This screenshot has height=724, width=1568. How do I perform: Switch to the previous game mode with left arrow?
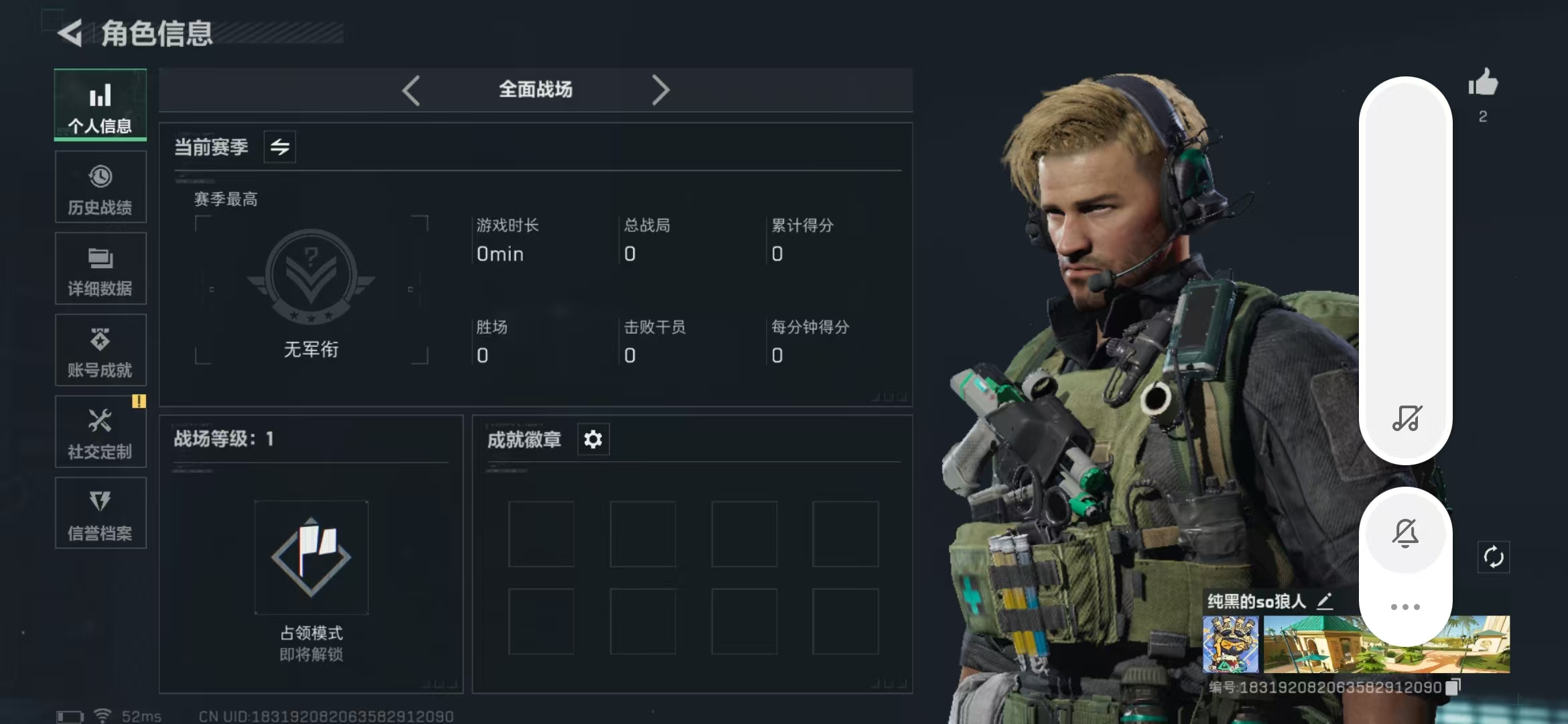(x=411, y=90)
